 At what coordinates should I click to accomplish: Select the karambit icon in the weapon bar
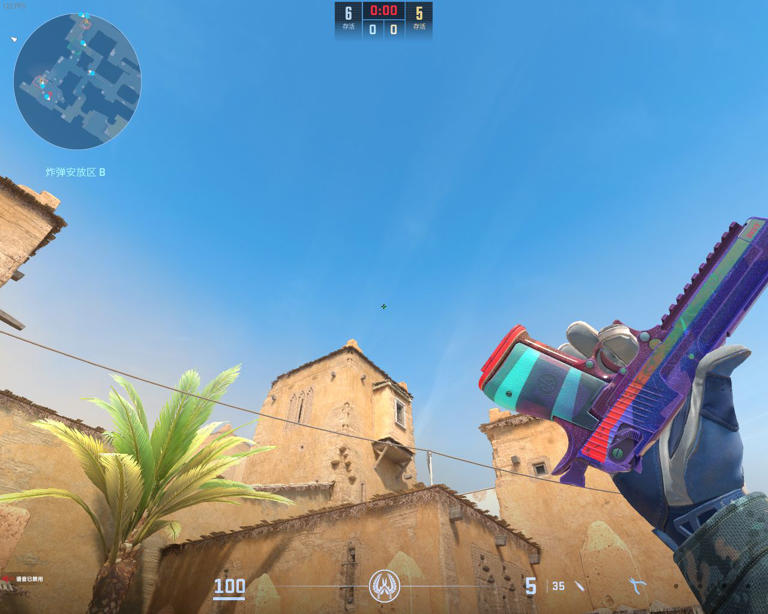(x=637, y=585)
